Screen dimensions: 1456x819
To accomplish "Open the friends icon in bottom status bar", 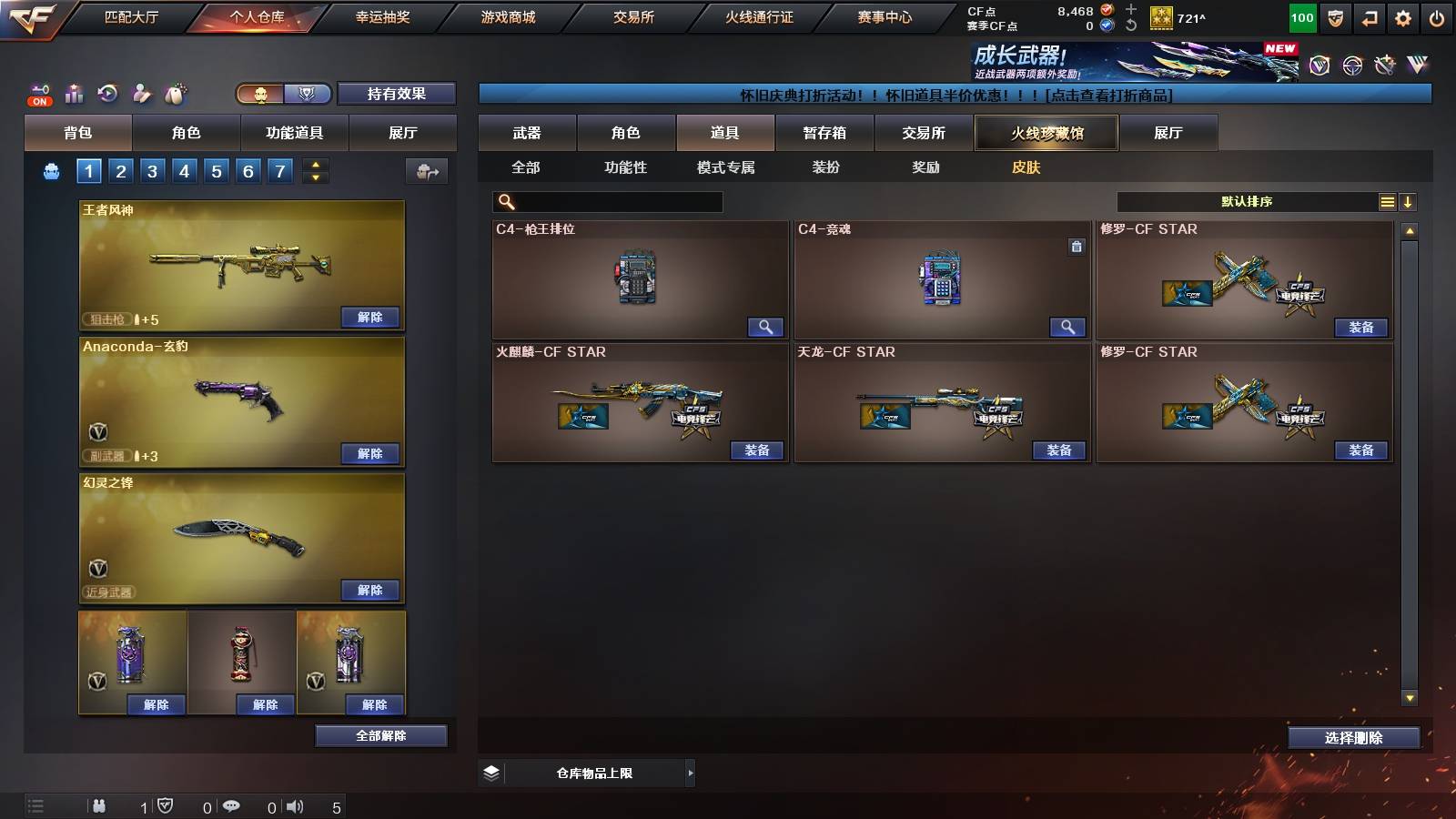I will (x=98, y=806).
